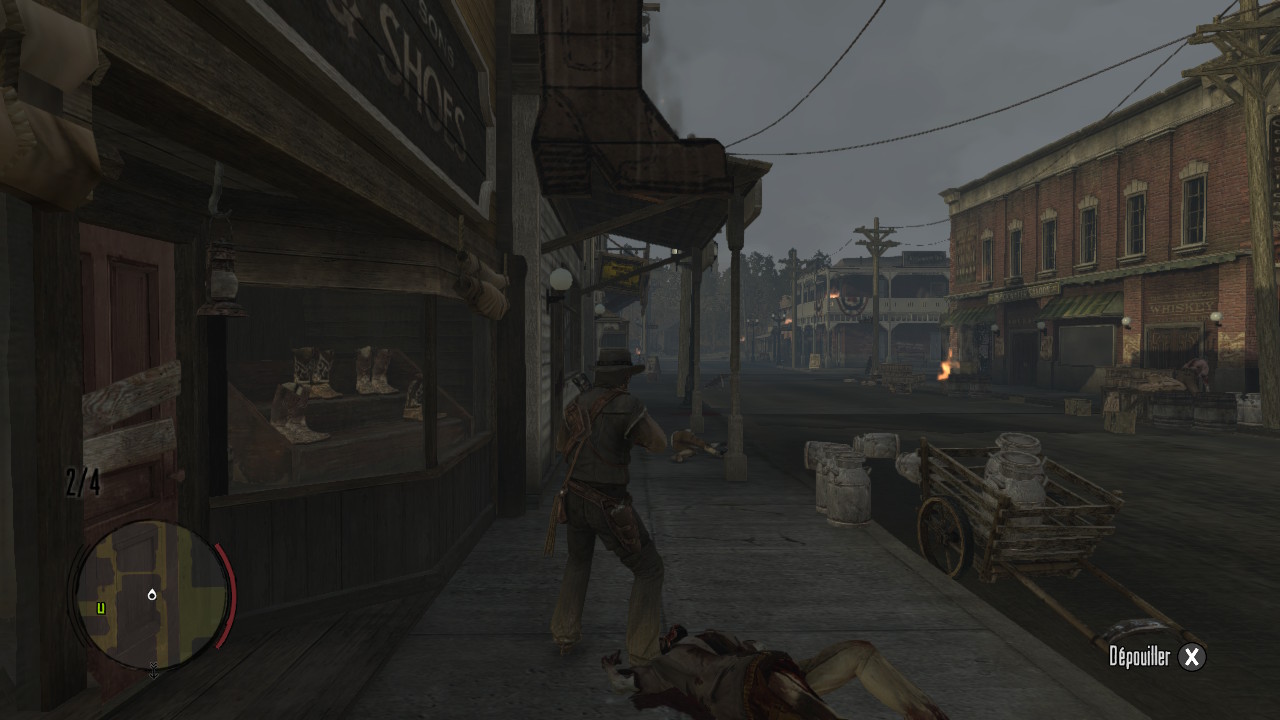Open the circular minimap
The image size is (1280, 720).
(x=151, y=594)
